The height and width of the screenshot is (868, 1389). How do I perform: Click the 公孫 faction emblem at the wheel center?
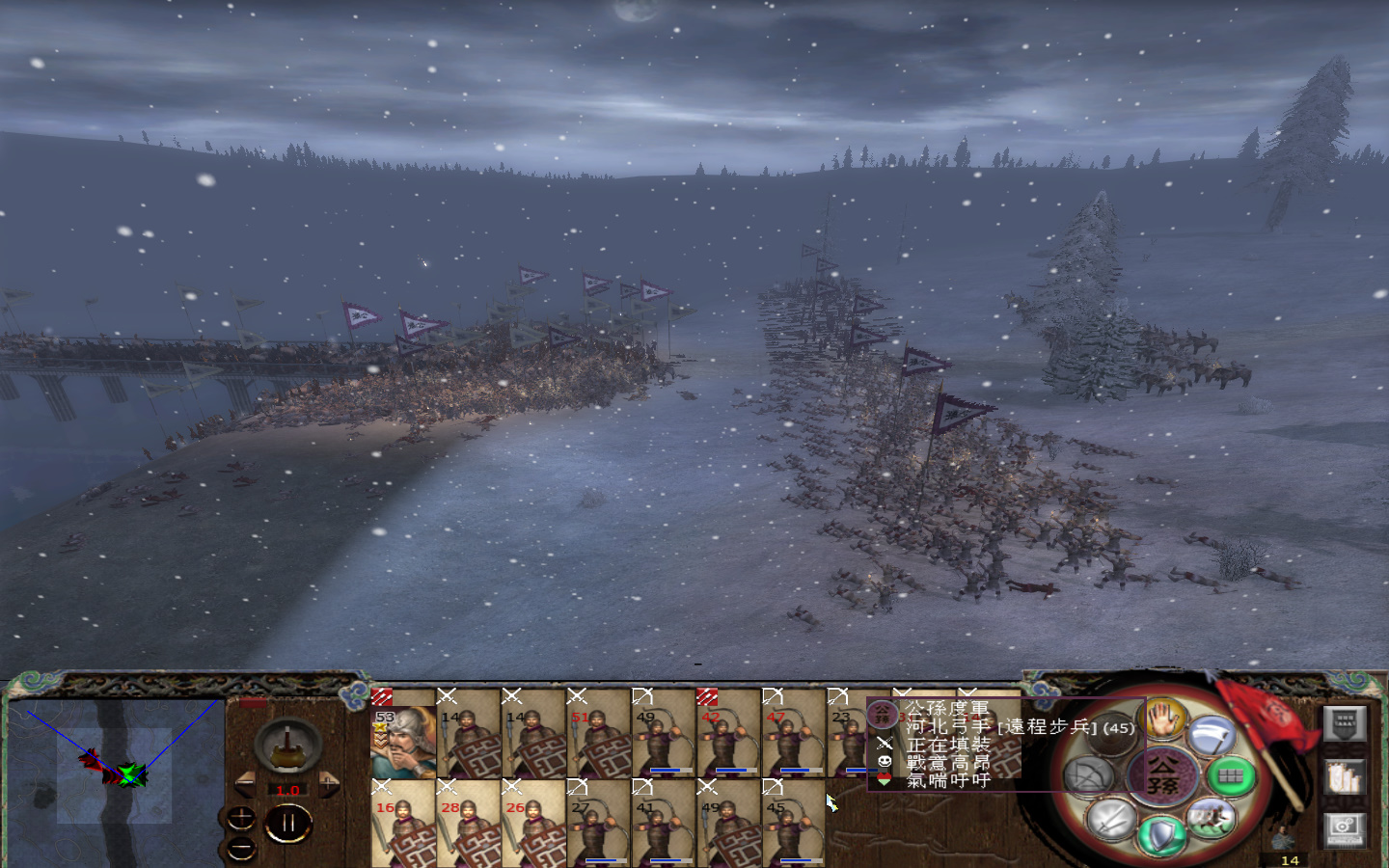point(1165,775)
